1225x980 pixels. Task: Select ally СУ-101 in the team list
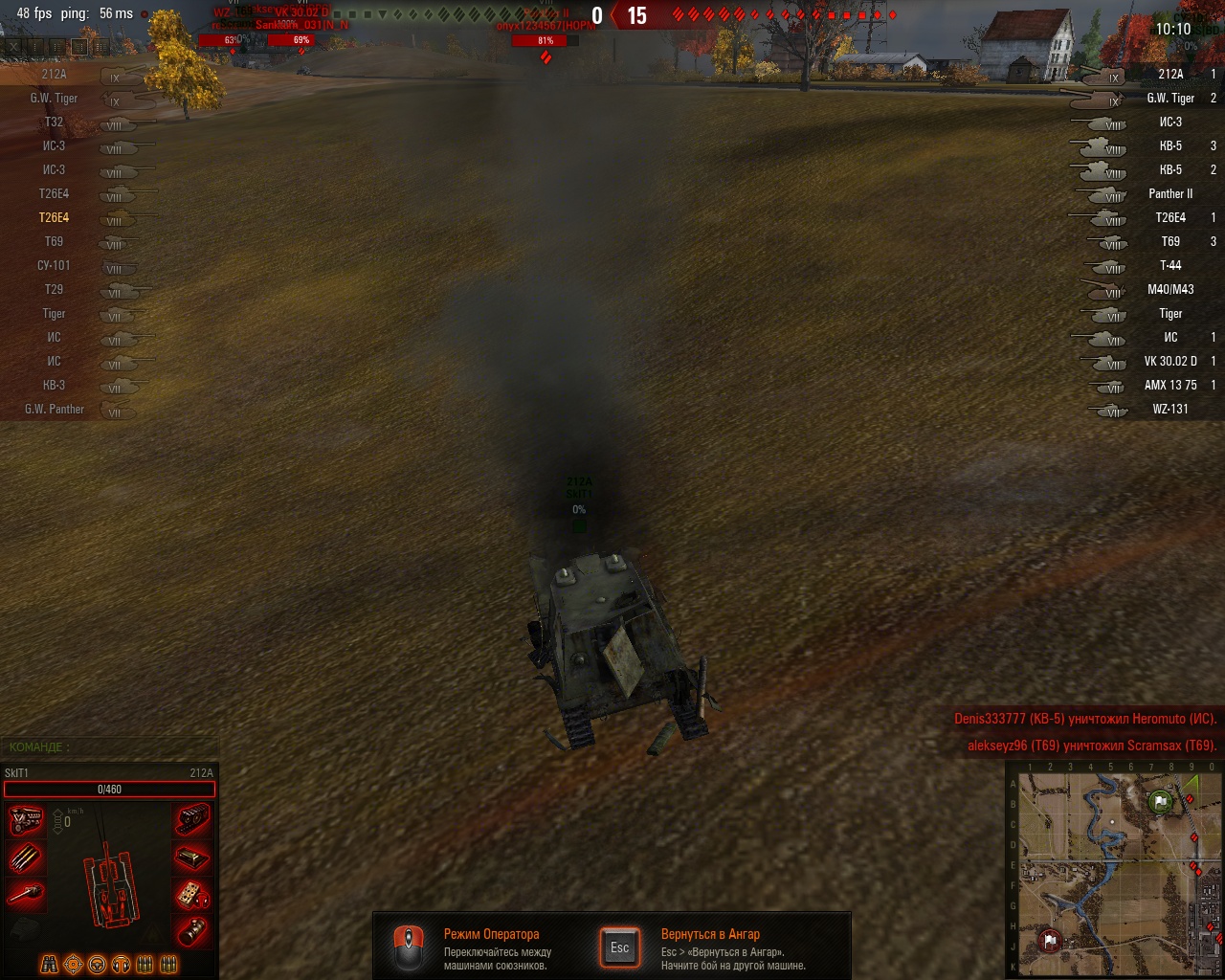(x=55, y=265)
